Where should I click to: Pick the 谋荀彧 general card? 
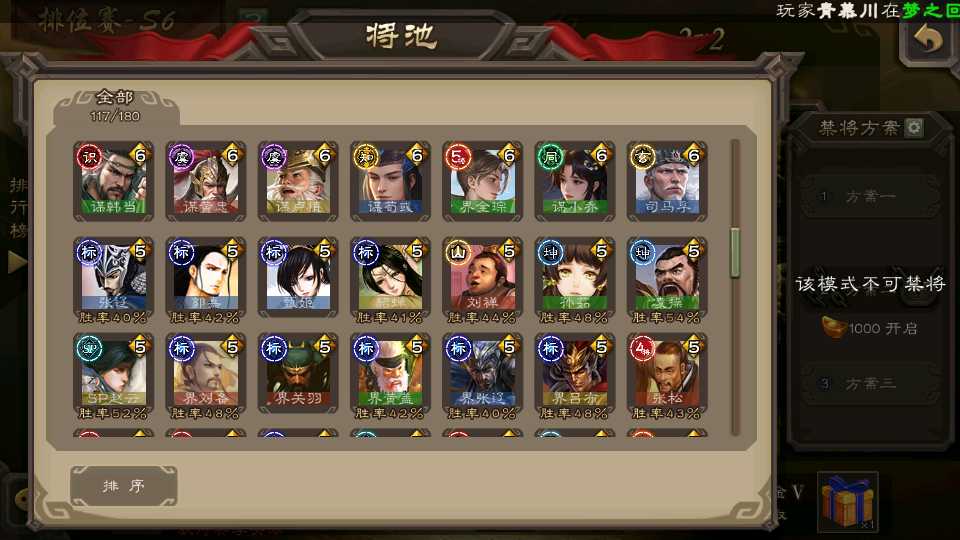(x=389, y=181)
